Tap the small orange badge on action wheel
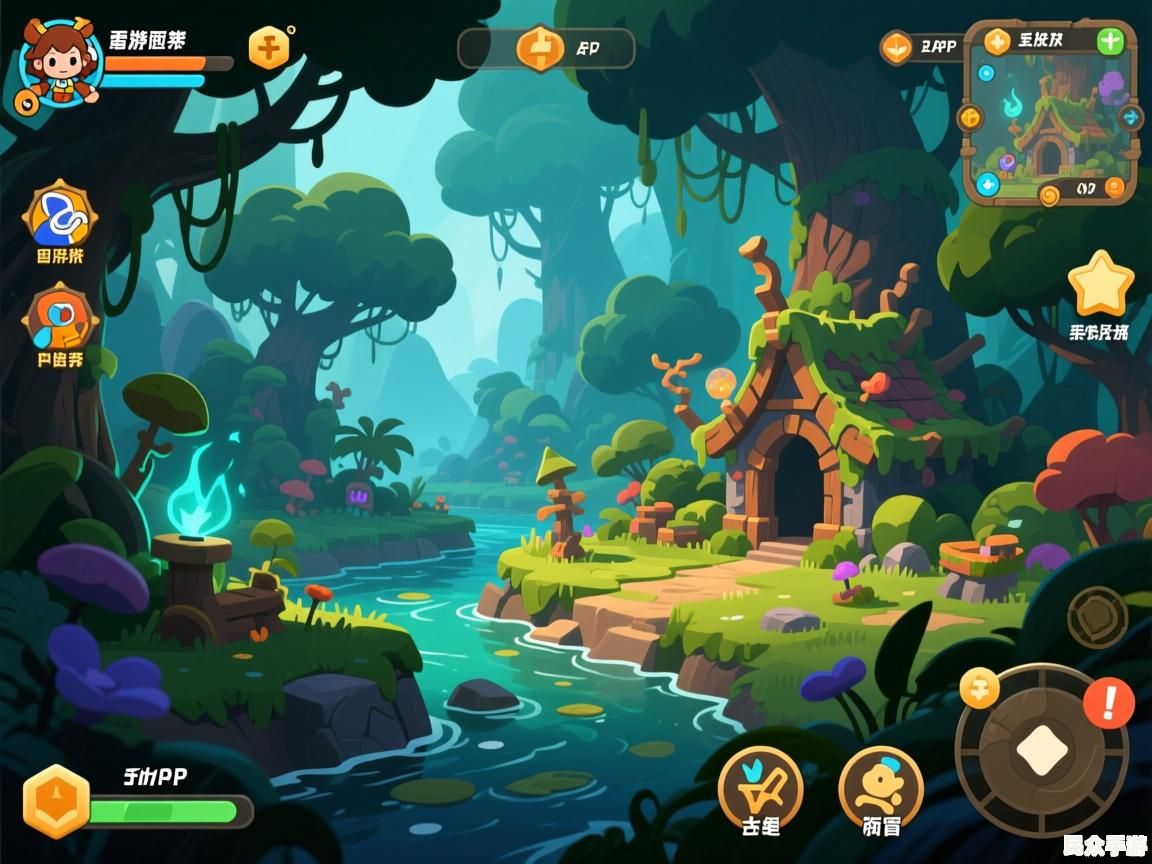1152x864 pixels. click(x=979, y=687)
